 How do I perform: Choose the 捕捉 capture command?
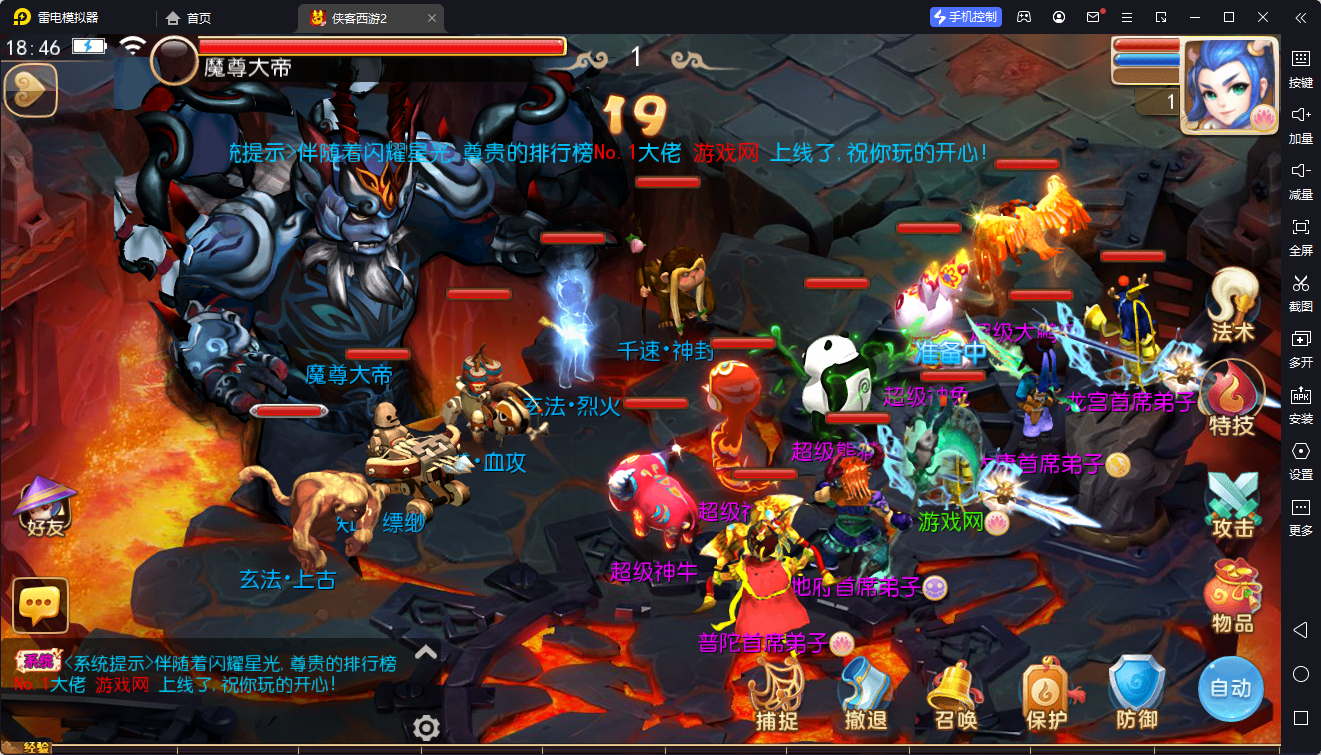click(776, 692)
